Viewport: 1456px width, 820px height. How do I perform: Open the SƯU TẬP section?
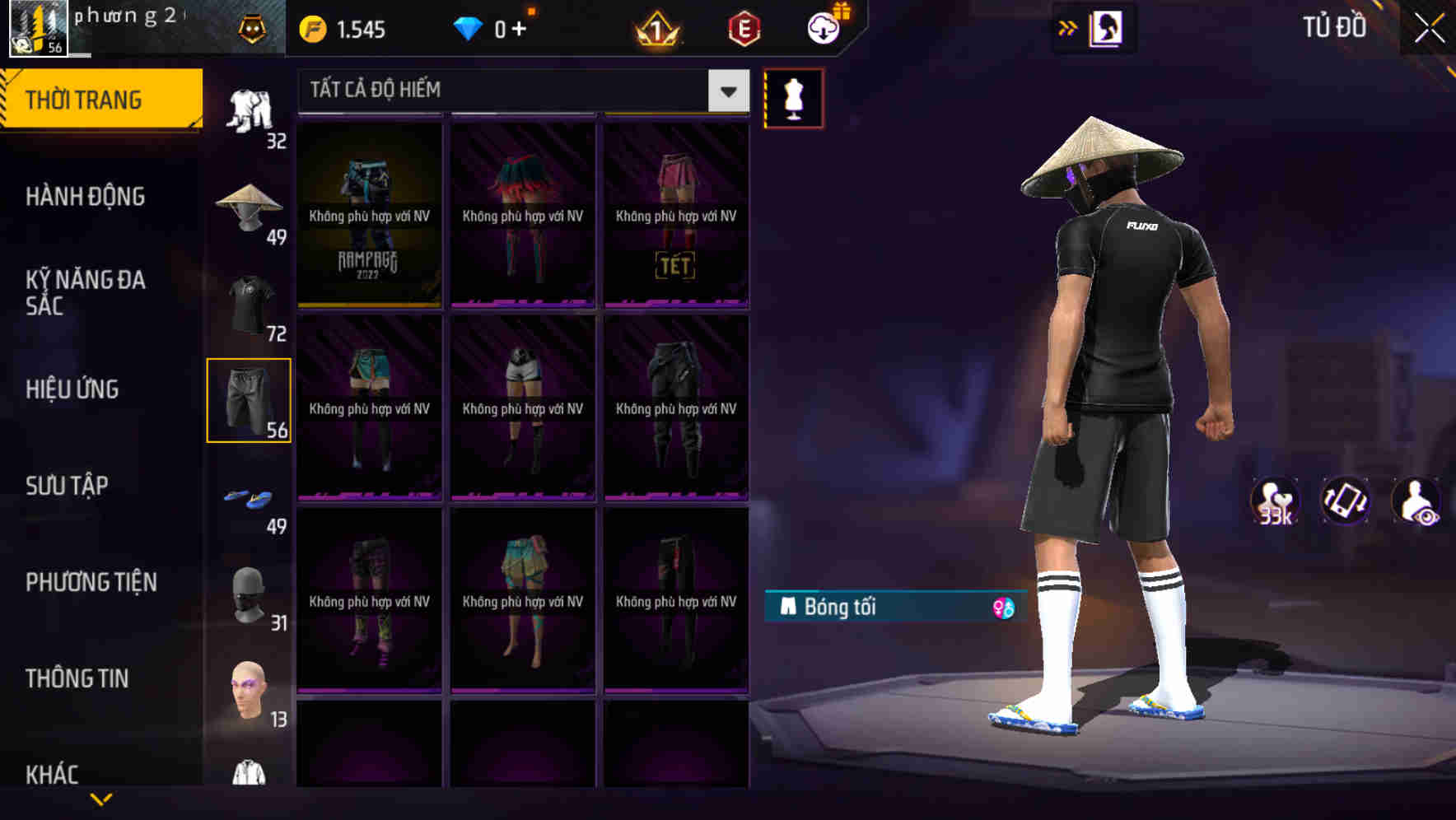point(68,486)
